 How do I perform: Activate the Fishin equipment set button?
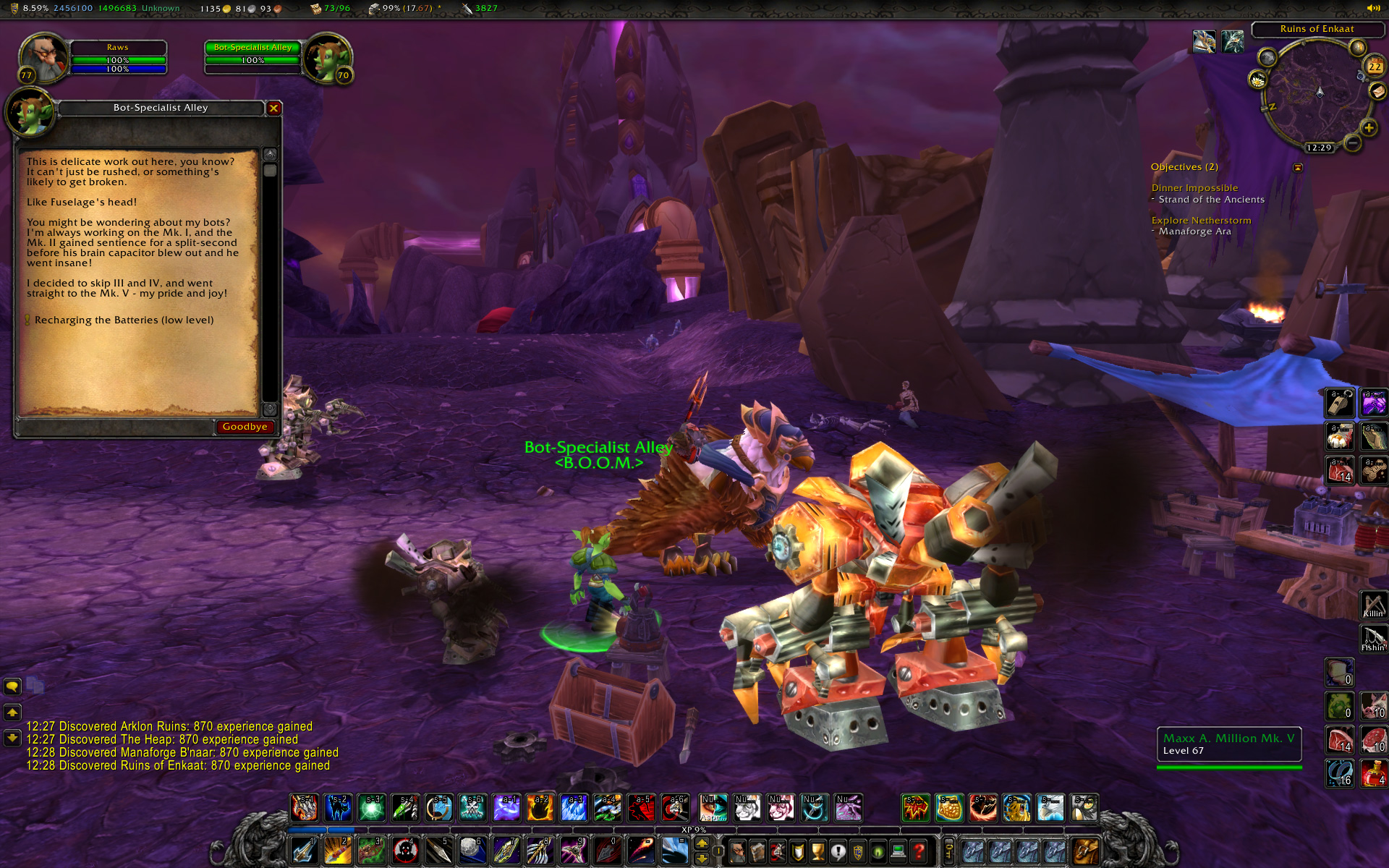pos(1373,638)
